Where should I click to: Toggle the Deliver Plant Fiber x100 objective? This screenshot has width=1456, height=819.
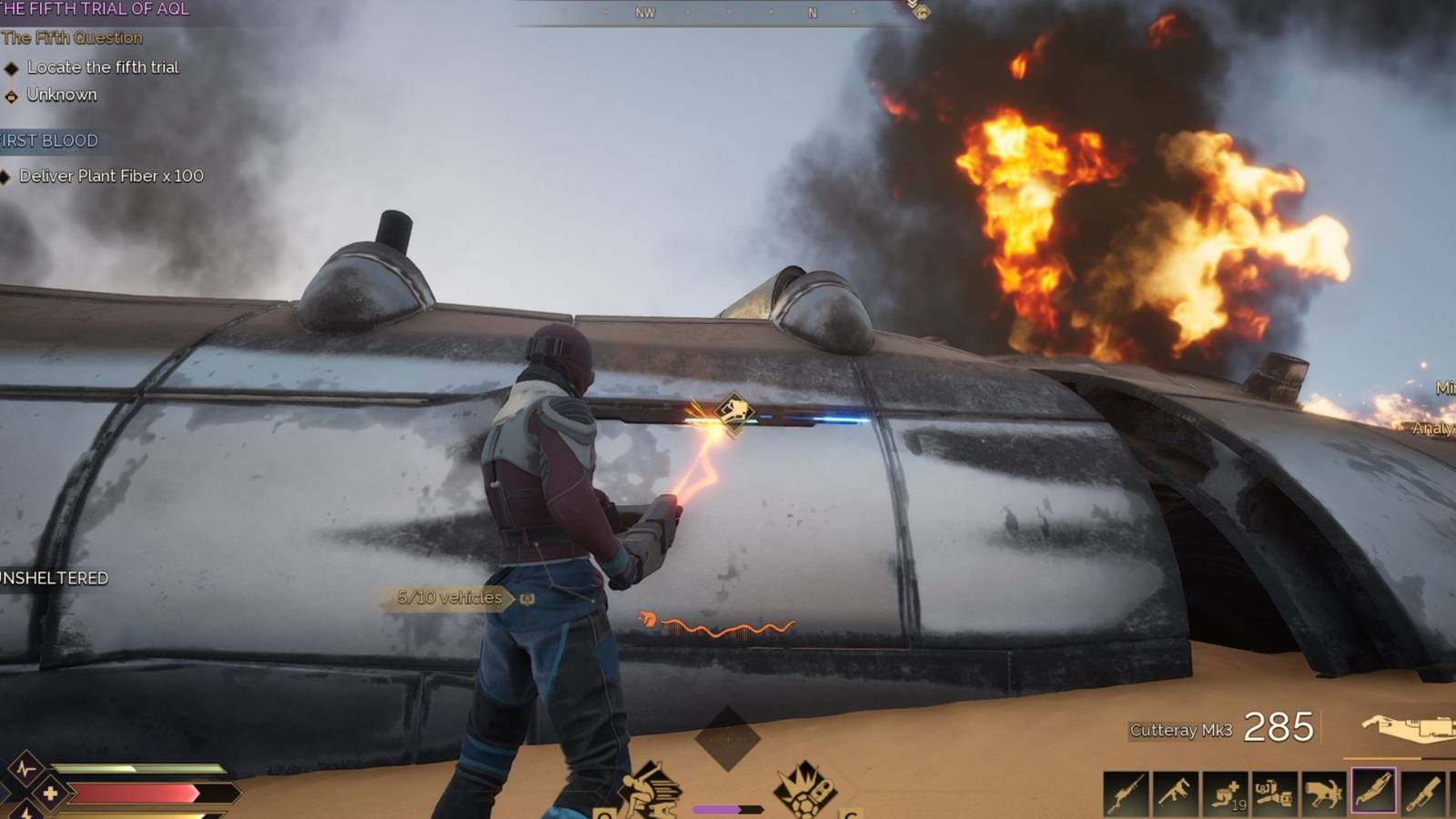(x=109, y=177)
